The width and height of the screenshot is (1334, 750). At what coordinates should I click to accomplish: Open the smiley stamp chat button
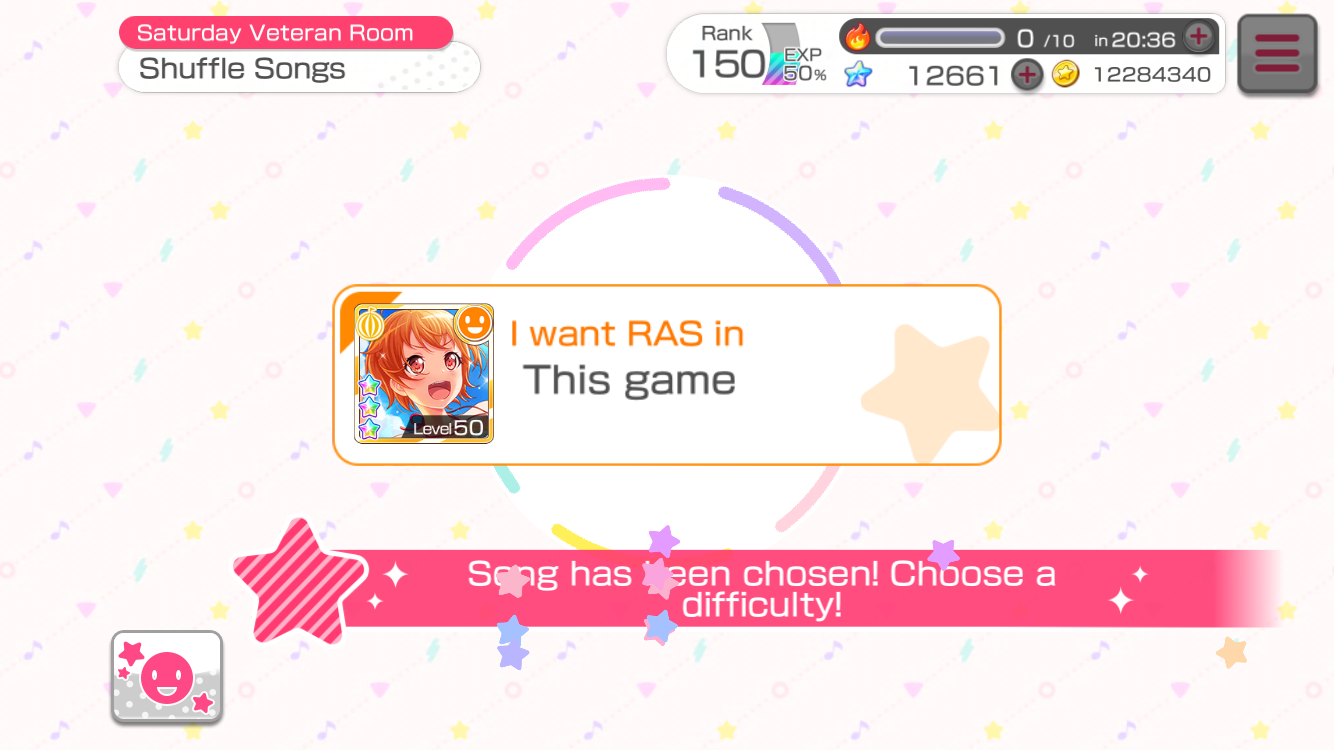click(167, 677)
